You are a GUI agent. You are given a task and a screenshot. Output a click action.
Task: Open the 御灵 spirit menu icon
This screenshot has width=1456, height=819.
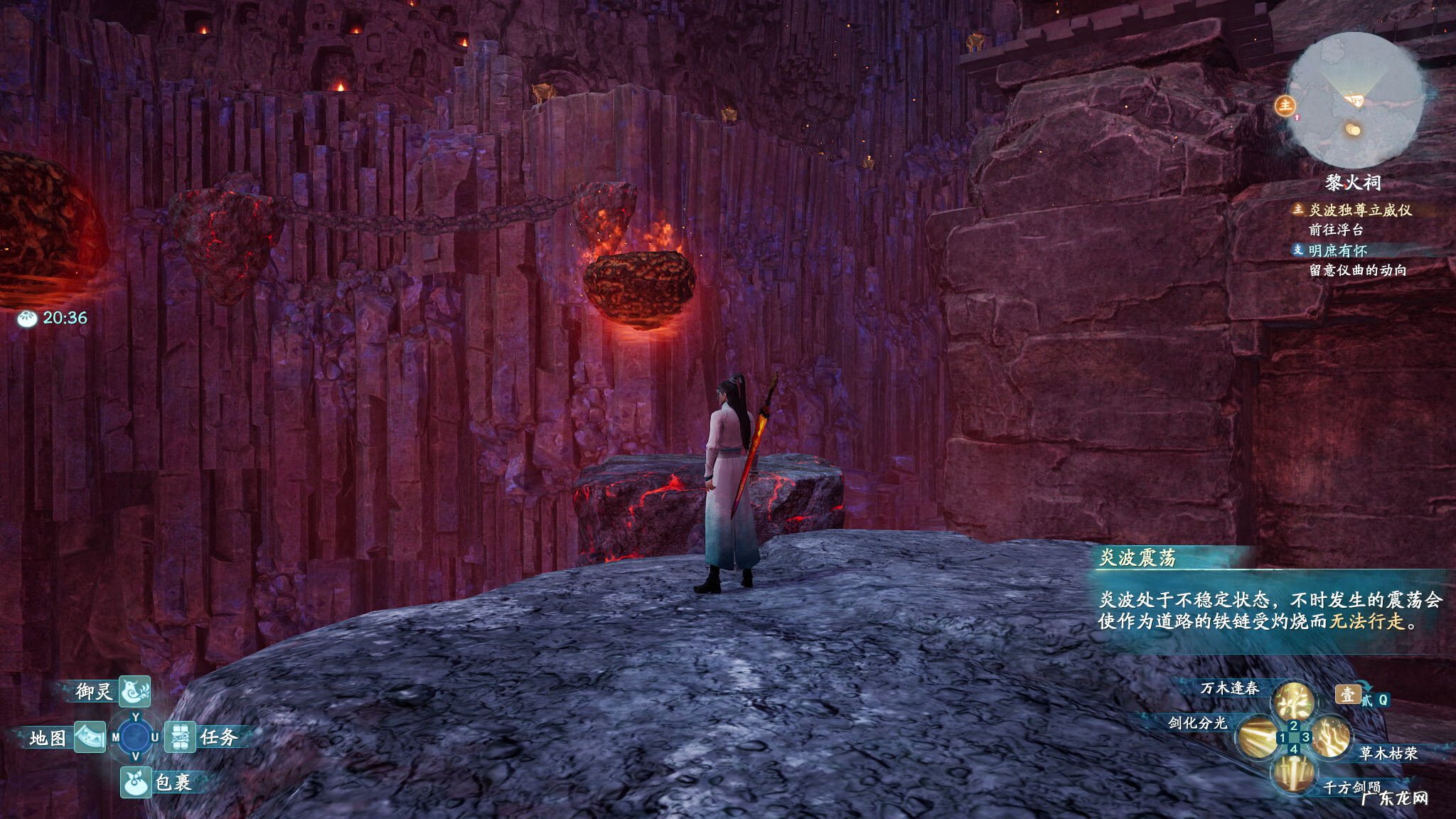tap(134, 690)
